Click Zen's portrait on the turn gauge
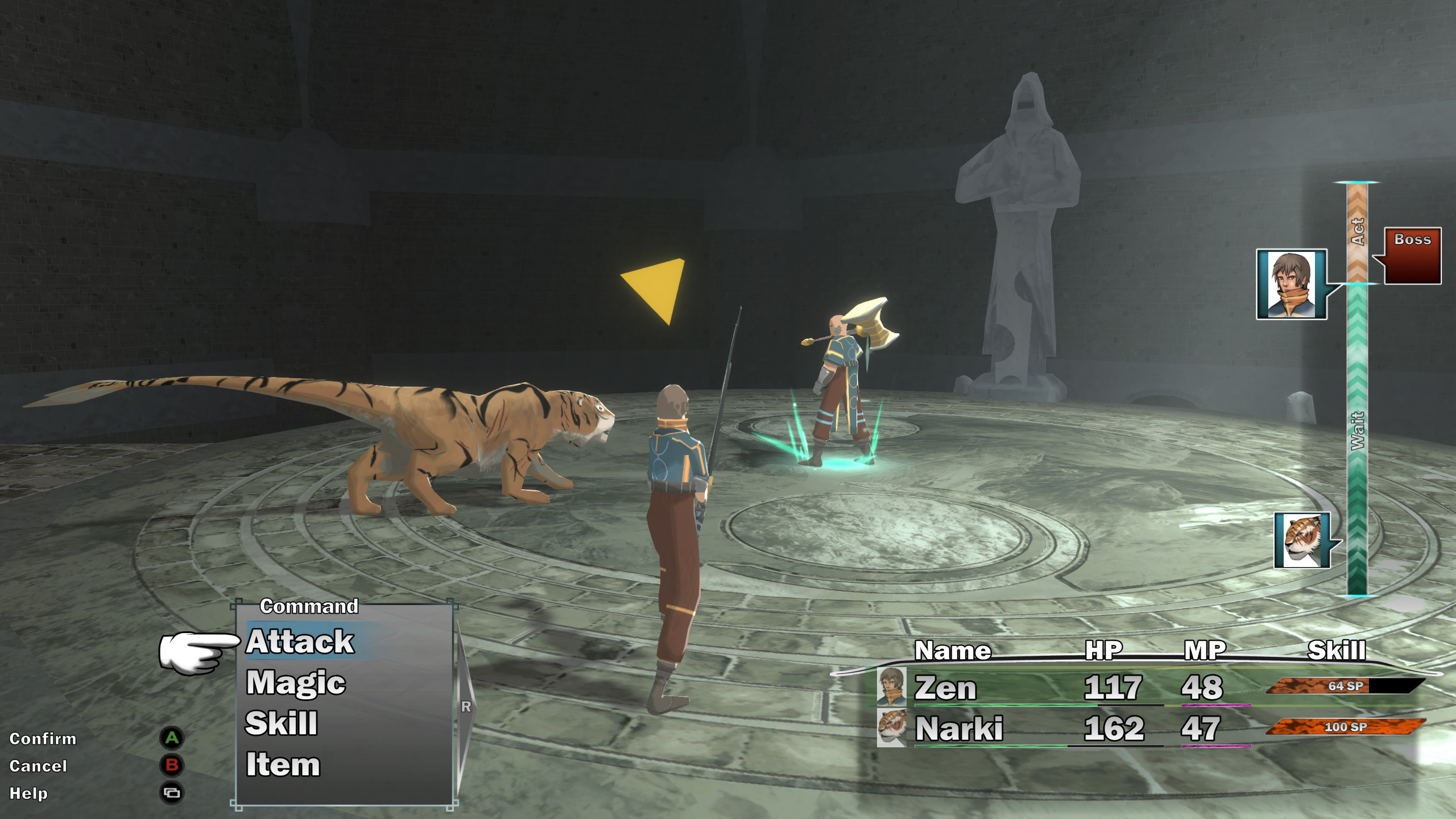This screenshot has height=819, width=1456. click(1291, 284)
